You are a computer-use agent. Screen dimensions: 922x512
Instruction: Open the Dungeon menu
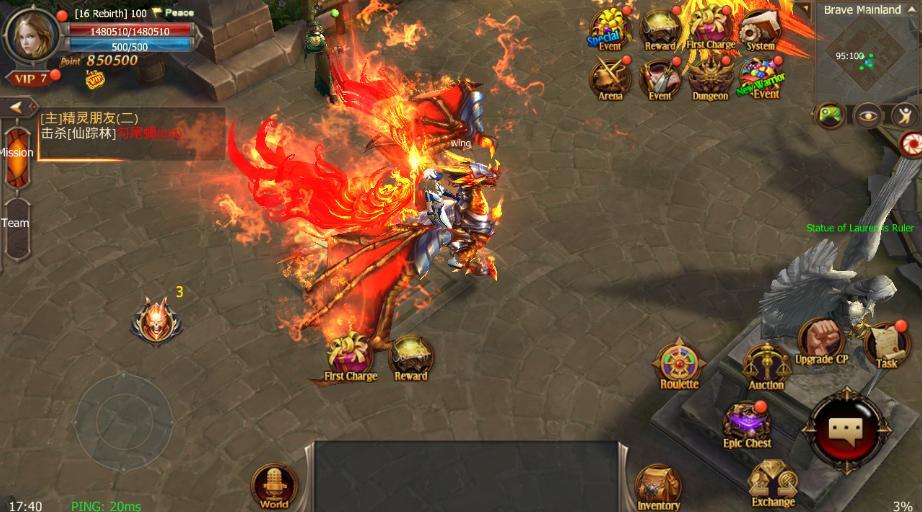(x=710, y=78)
